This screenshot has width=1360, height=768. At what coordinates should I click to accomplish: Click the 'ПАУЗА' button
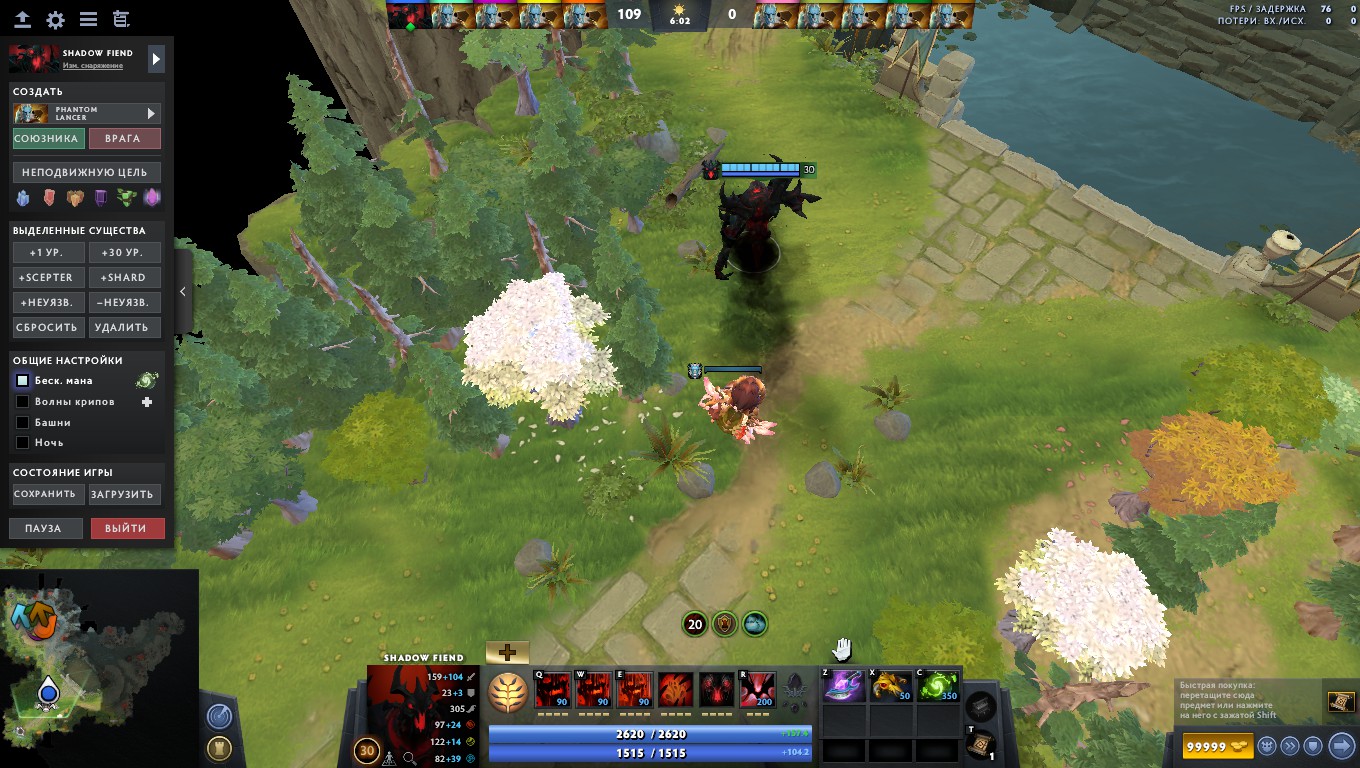(x=45, y=528)
